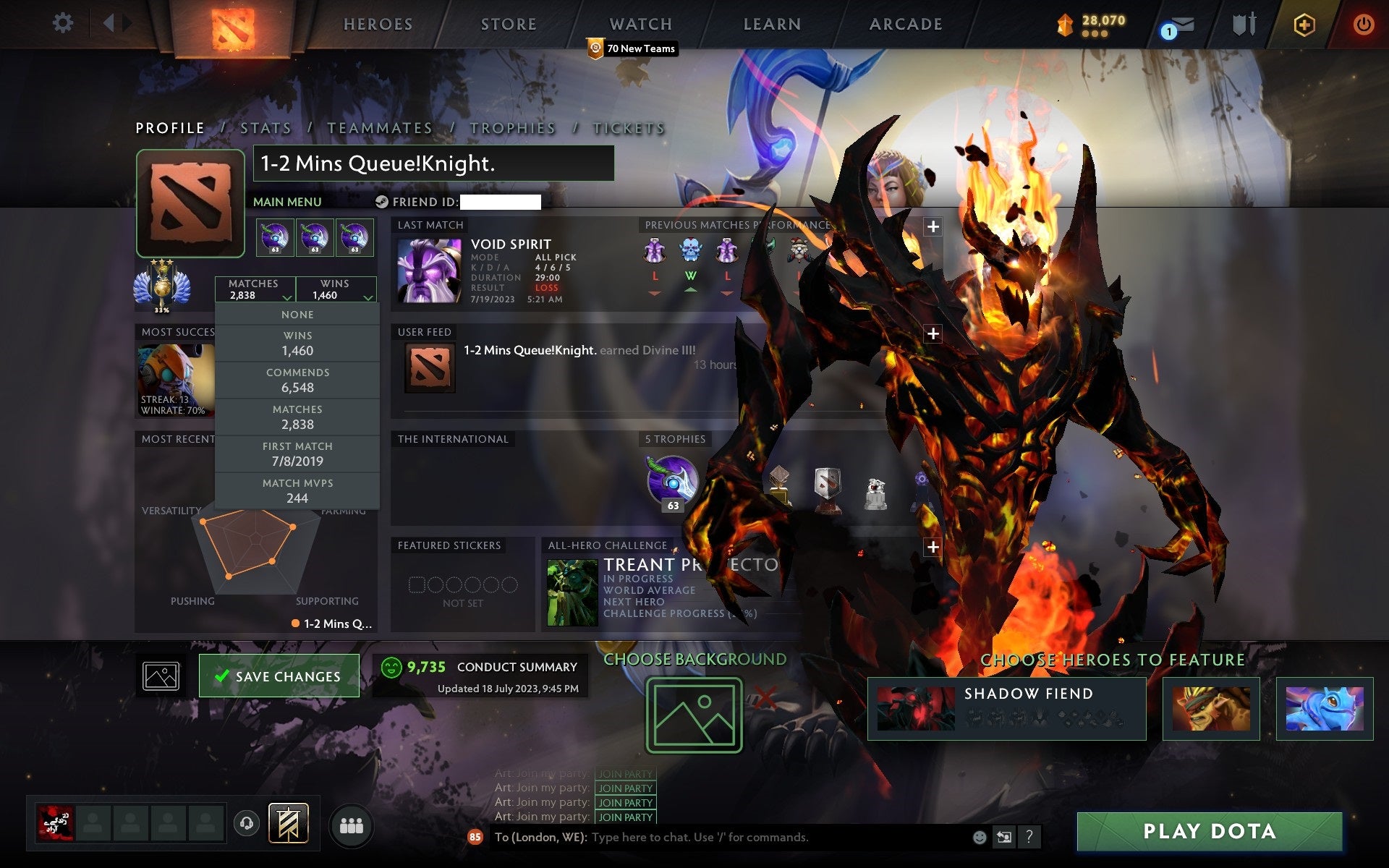This screenshot has width=1389, height=868.
Task: Open the MATCHES stats dropdown
Action: (257, 289)
